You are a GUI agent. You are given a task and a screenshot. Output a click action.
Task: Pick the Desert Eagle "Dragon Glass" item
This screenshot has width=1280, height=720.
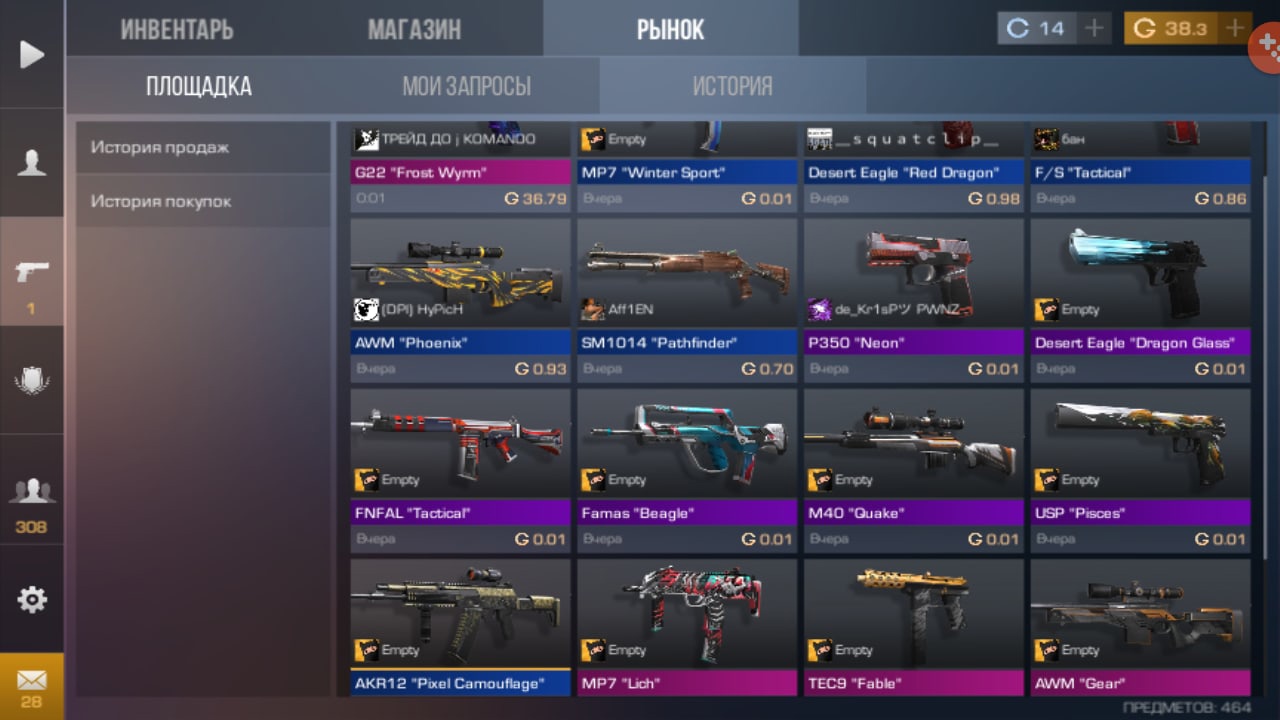click(1140, 300)
